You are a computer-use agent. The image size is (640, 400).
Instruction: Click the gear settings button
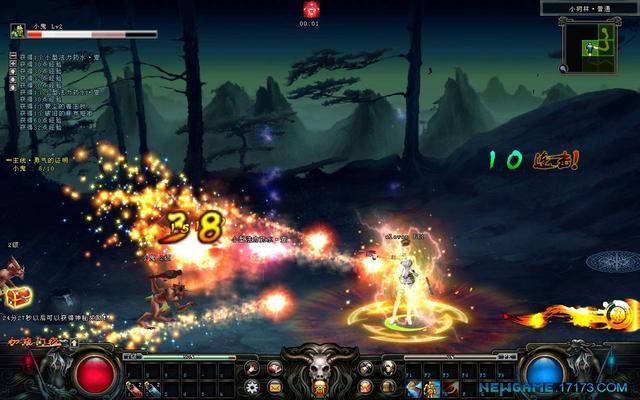(x=250, y=387)
